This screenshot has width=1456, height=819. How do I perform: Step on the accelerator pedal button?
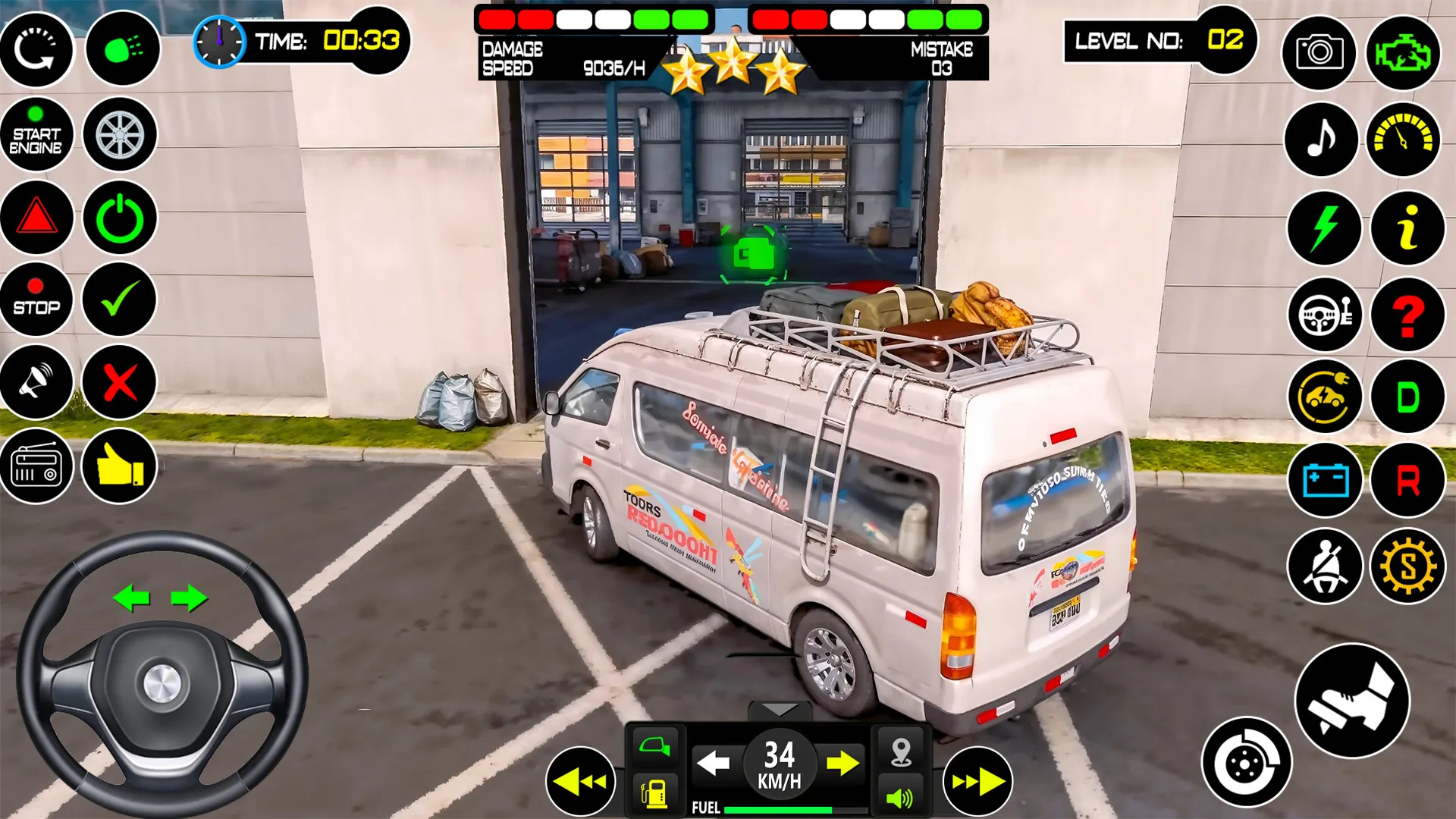point(1351,701)
